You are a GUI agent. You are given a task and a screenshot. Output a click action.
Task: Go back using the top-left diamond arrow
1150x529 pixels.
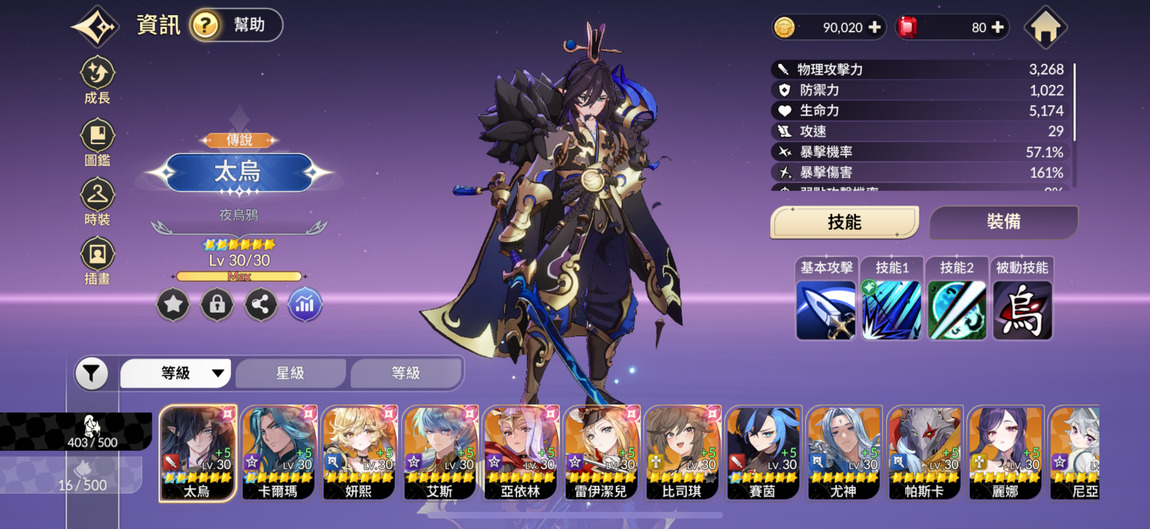95,26
